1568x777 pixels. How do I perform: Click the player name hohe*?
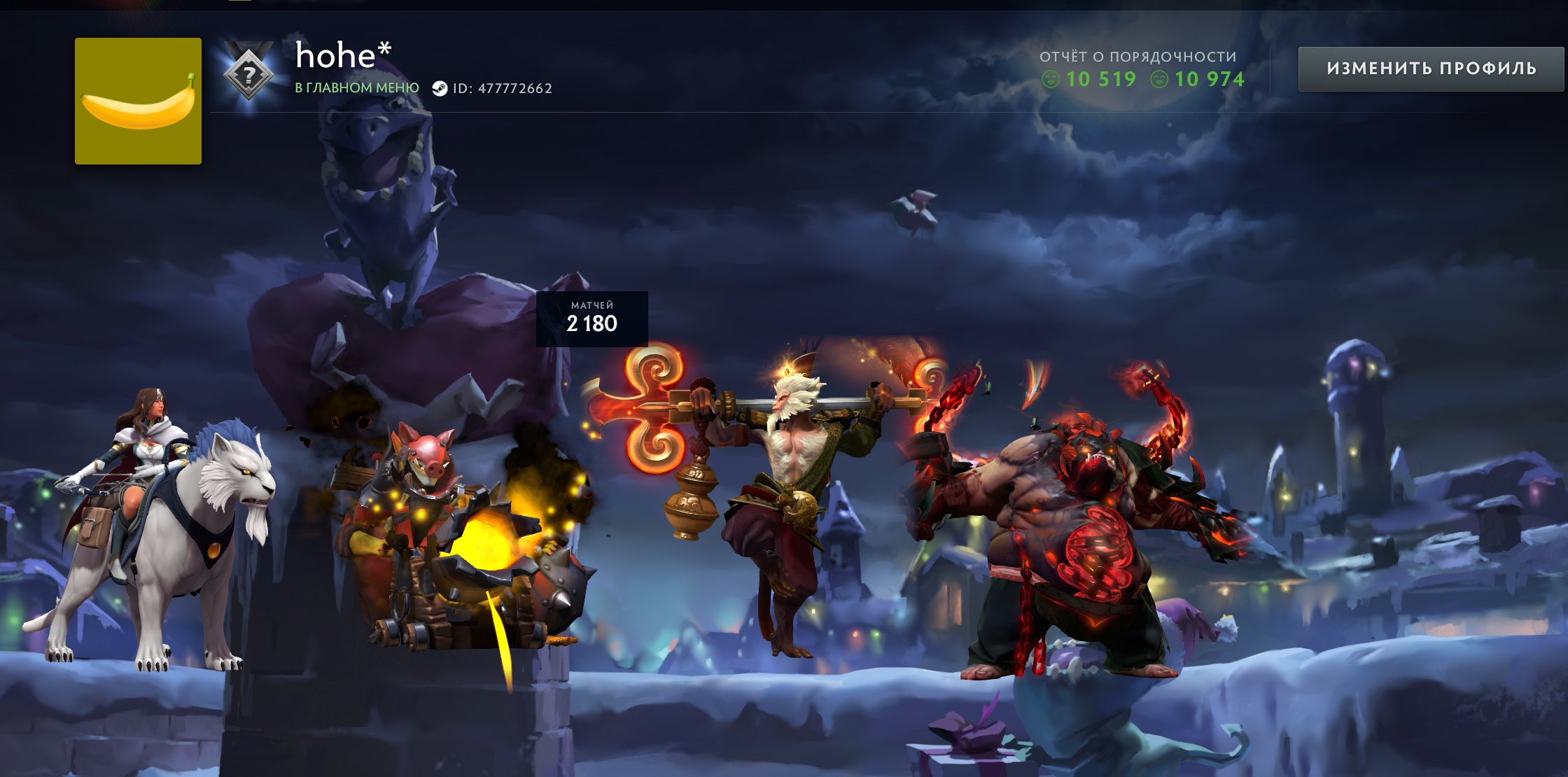(x=342, y=56)
